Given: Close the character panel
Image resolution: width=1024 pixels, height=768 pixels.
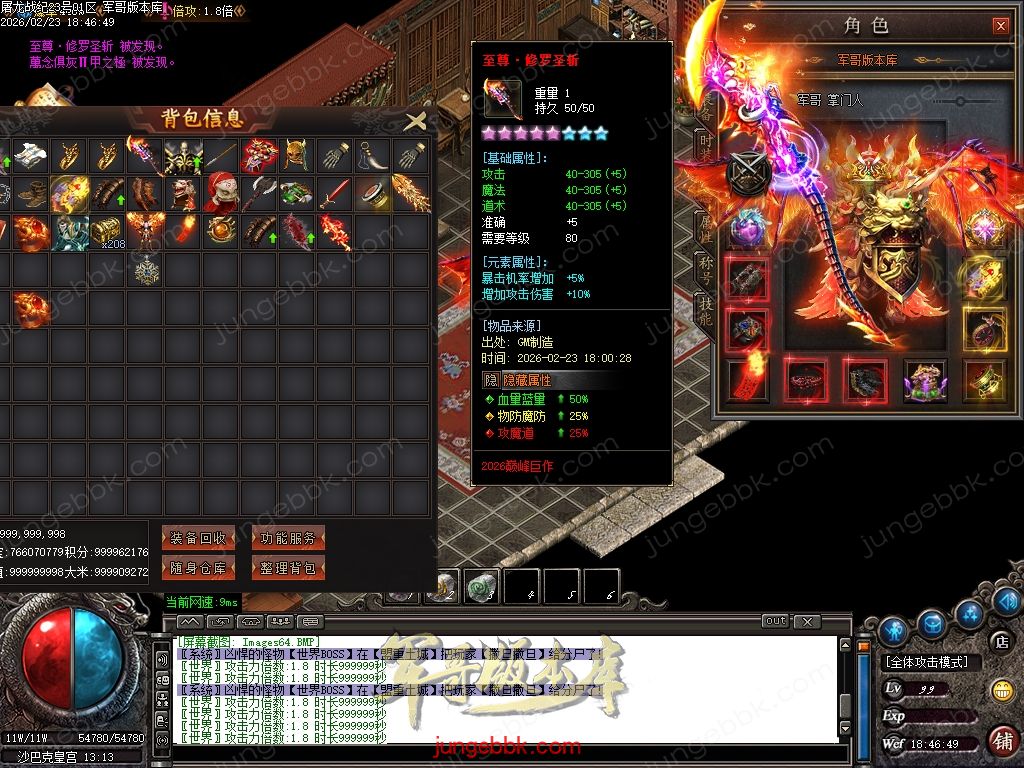Looking at the screenshot, I should point(1000,26).
